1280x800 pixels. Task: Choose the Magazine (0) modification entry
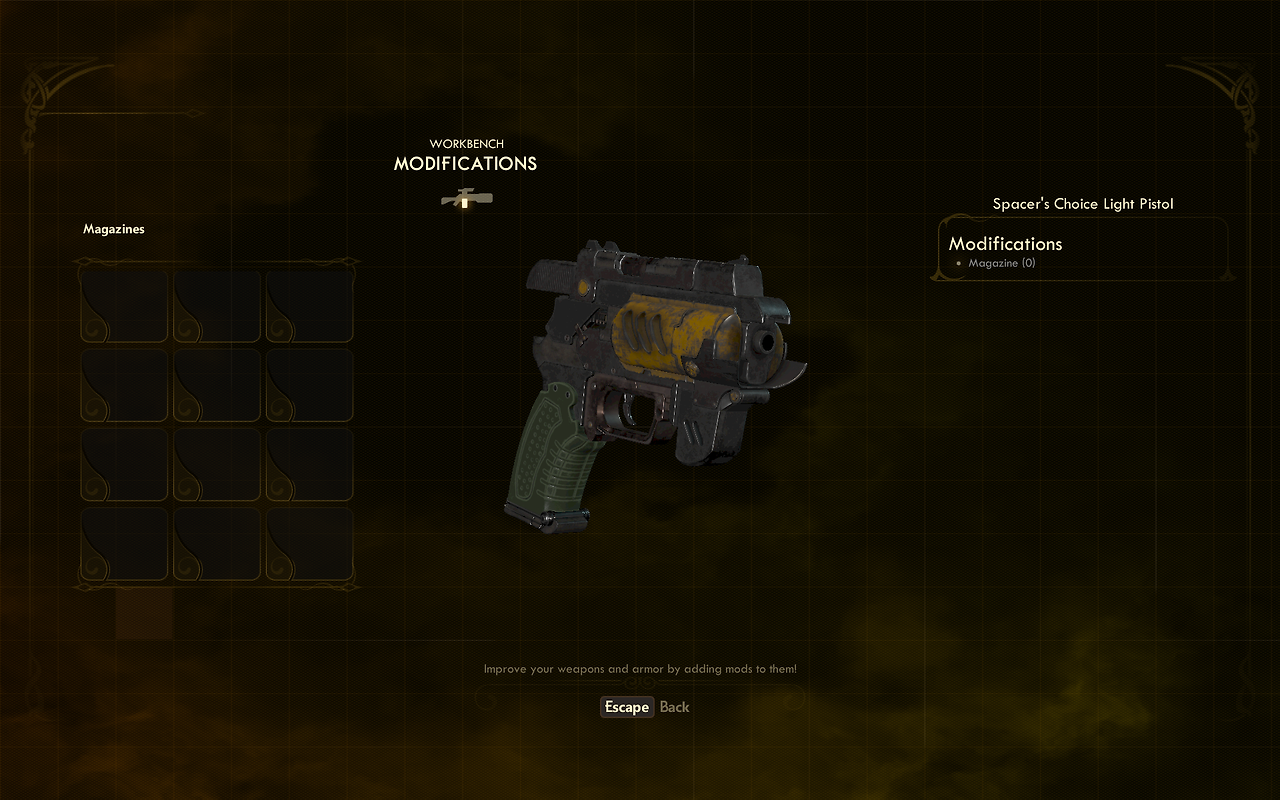(1001, 263)
